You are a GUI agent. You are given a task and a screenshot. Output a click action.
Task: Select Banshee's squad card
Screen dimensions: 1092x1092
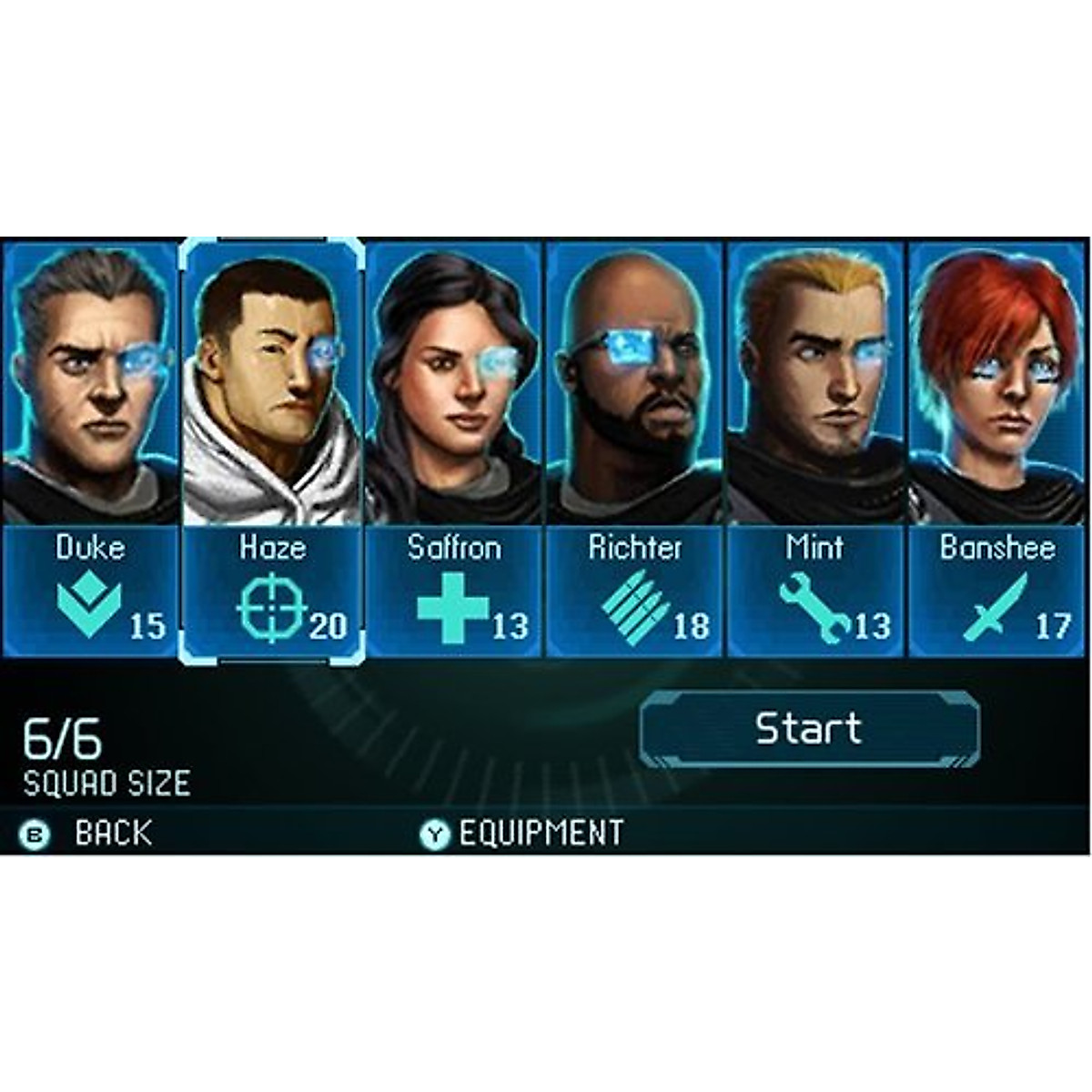point(997,448)
